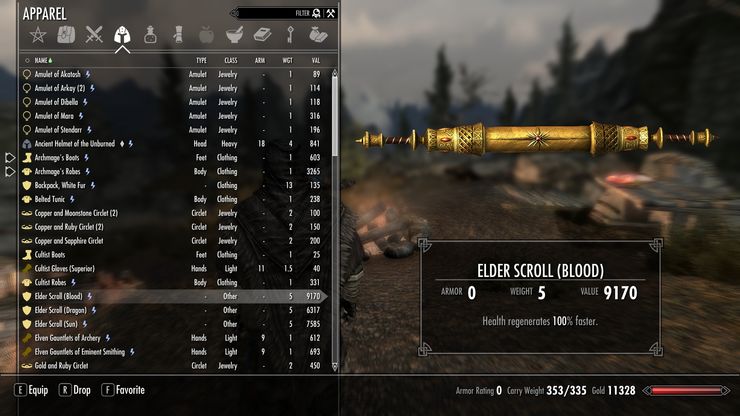The height and width of the screenshot is (416, 740).
Task: Open the Keys category
Action: (289, 36)
